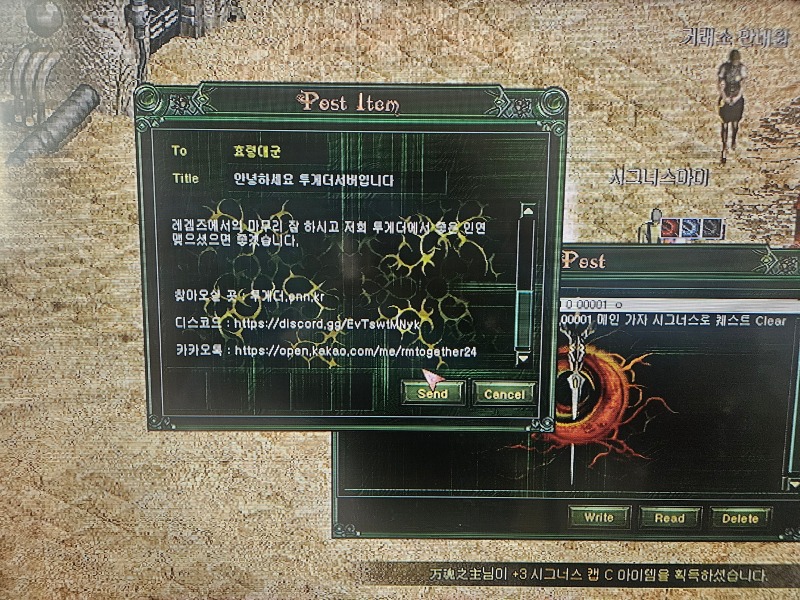Image resolution: width=800 pixels, height=600 pixels.
Task: Click the To recipient field
Action: (330, 151)
